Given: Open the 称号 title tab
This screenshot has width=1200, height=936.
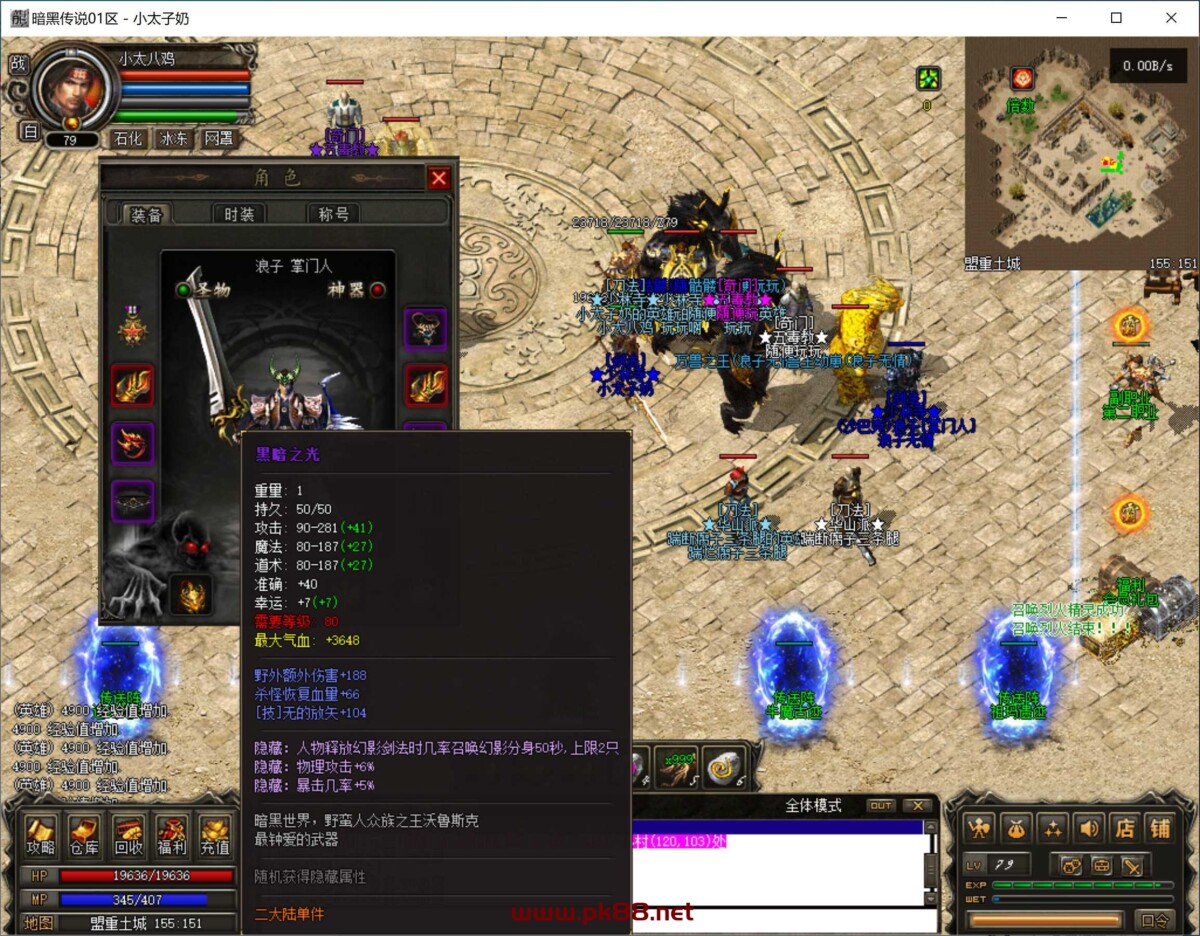Looking at the screenshot, I should (333, 214).
